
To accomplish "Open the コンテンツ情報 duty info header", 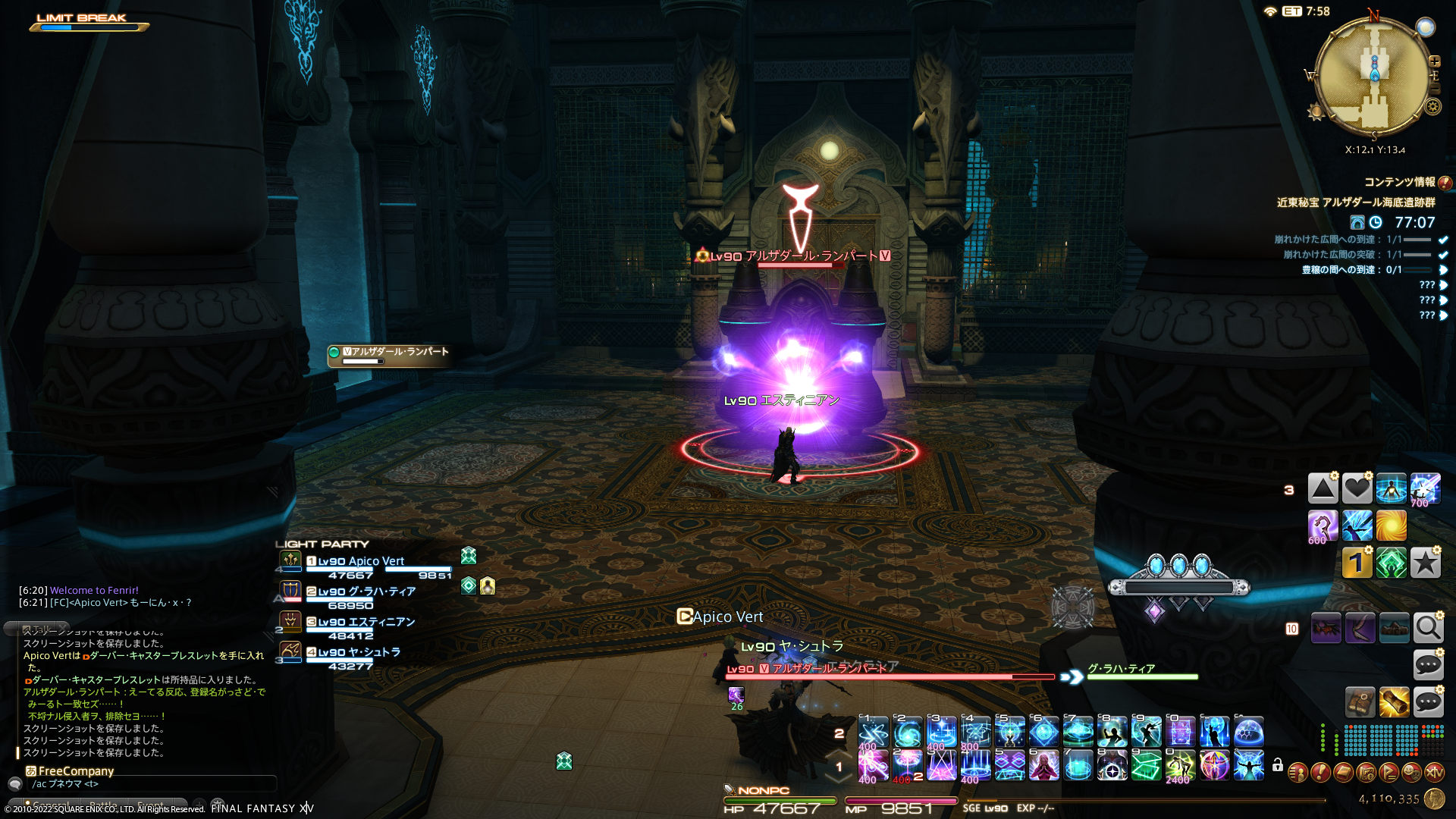I will (1399, 182).
